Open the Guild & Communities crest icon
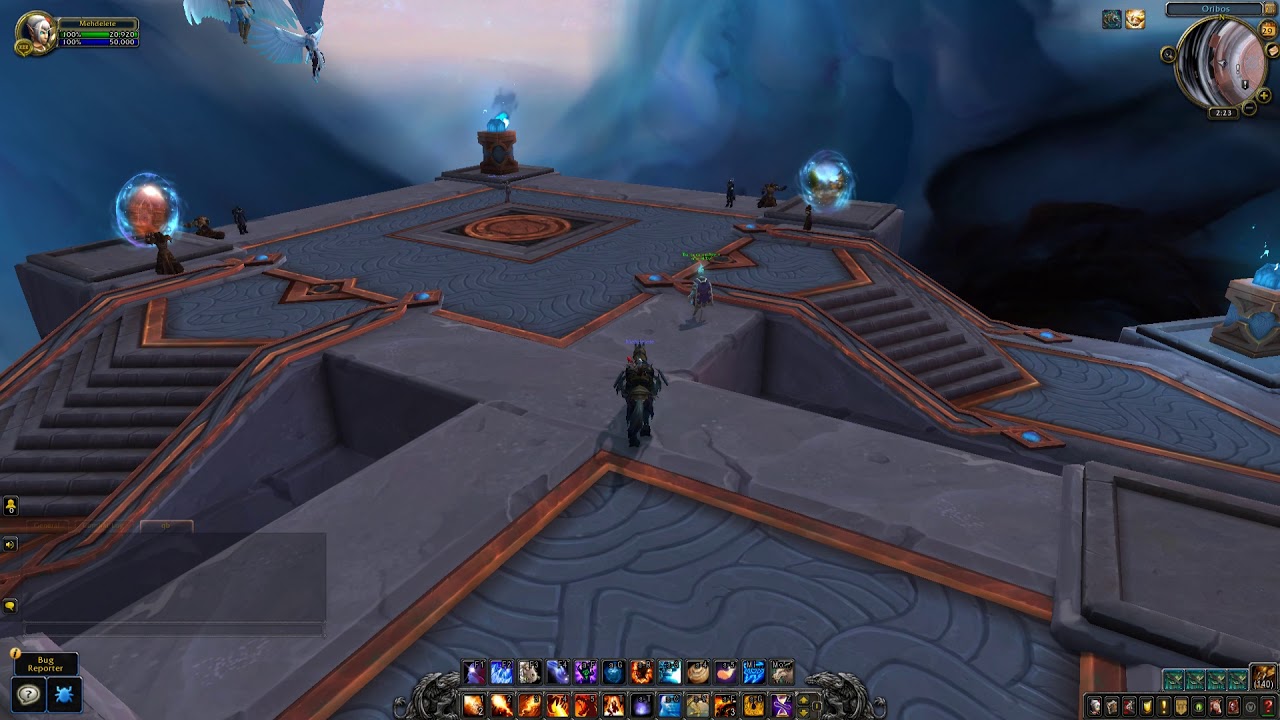 (1181, 706)
